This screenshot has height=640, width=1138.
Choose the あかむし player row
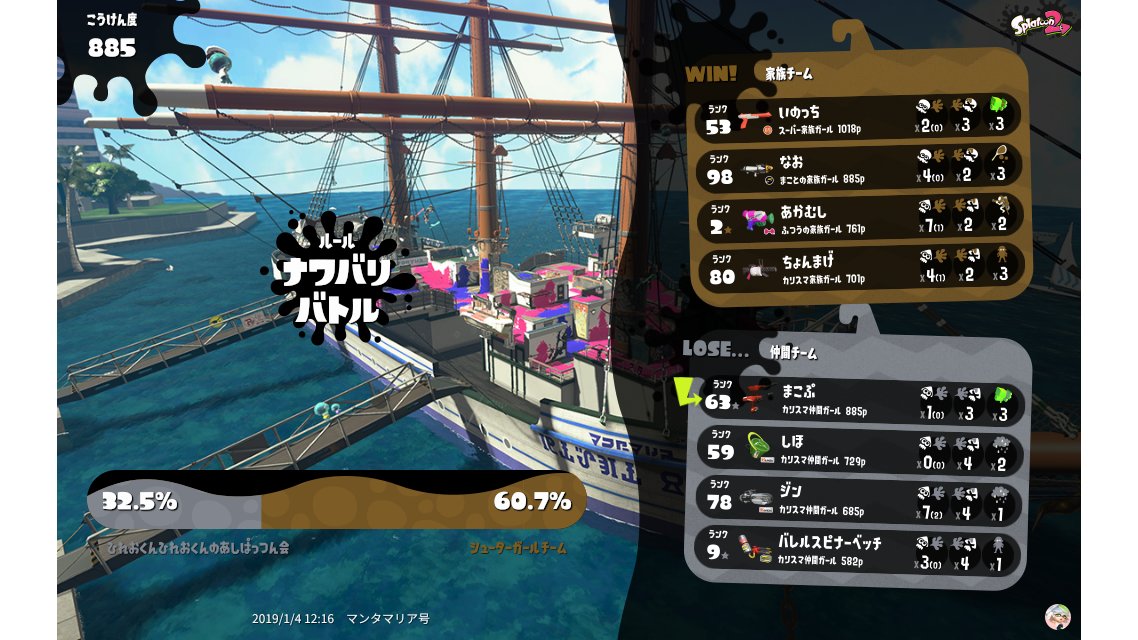860,218
